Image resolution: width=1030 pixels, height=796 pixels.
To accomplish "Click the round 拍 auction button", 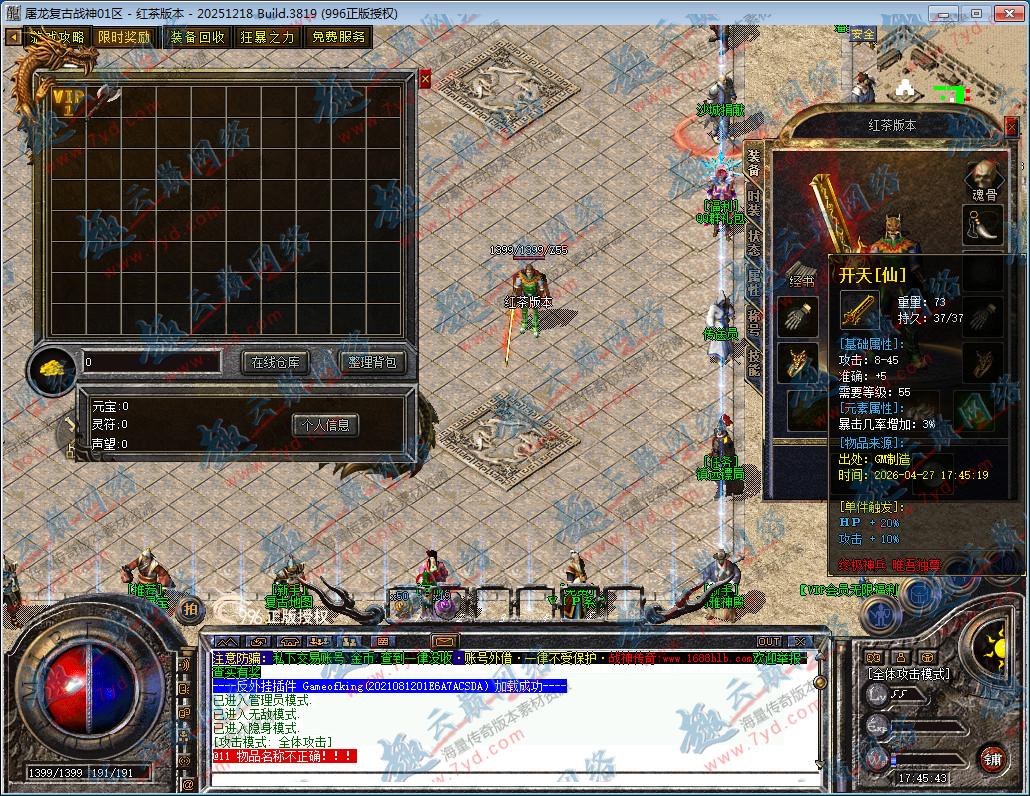I will pos(189,607).
